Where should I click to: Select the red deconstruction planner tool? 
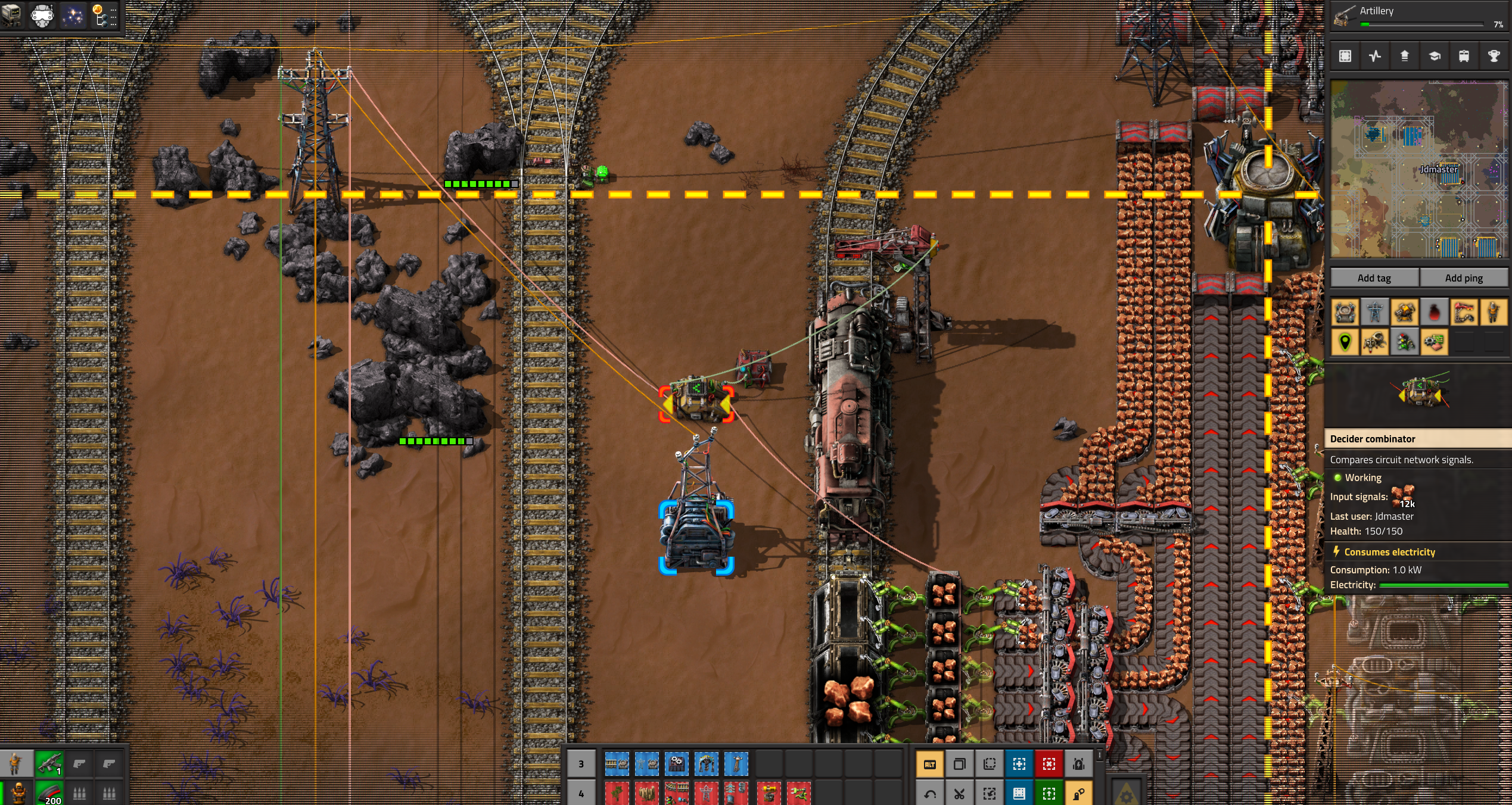[x=1049, y=765]
